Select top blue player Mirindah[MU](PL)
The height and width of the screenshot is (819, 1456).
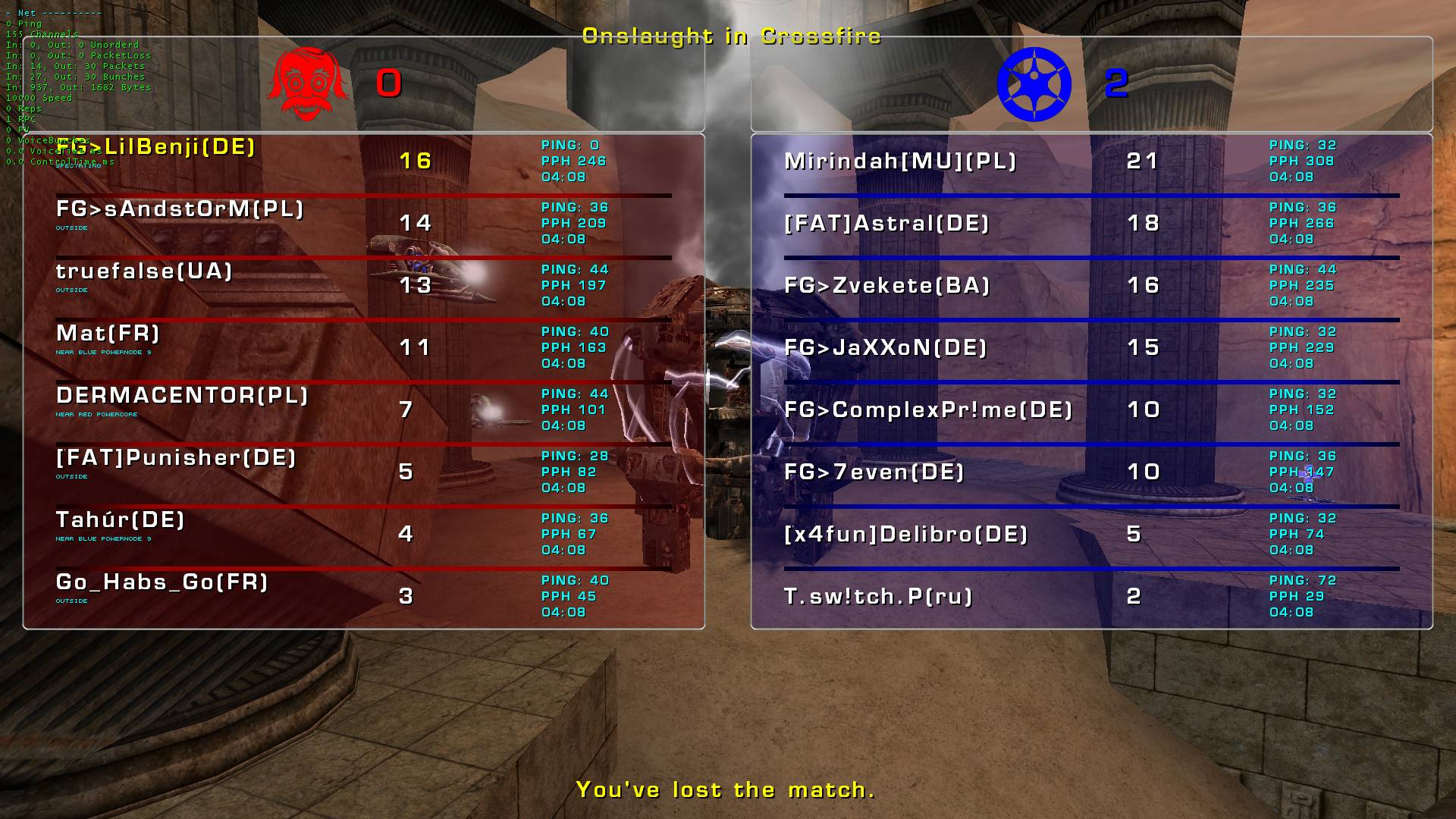click(x=900, y=162)
